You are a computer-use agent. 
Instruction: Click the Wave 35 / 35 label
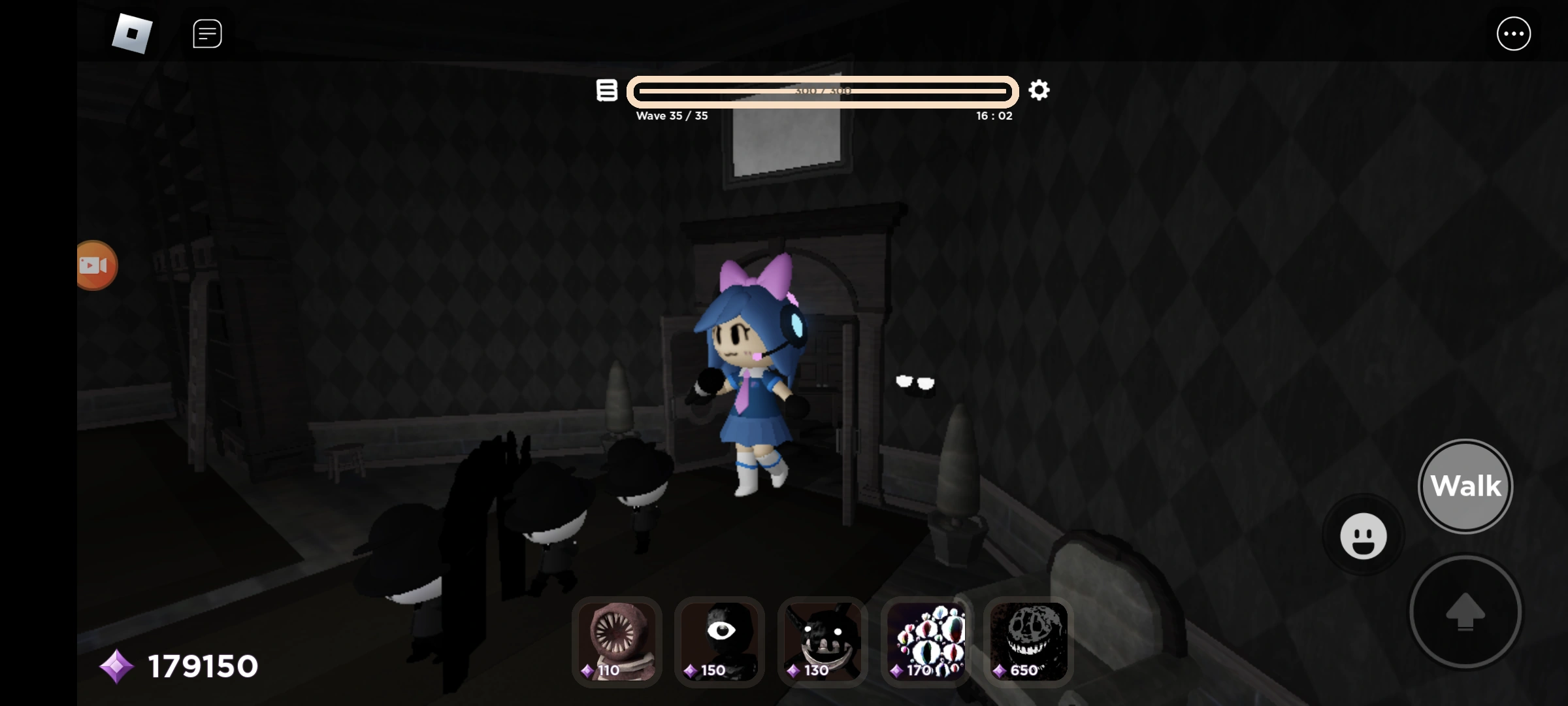pos(672,116)
